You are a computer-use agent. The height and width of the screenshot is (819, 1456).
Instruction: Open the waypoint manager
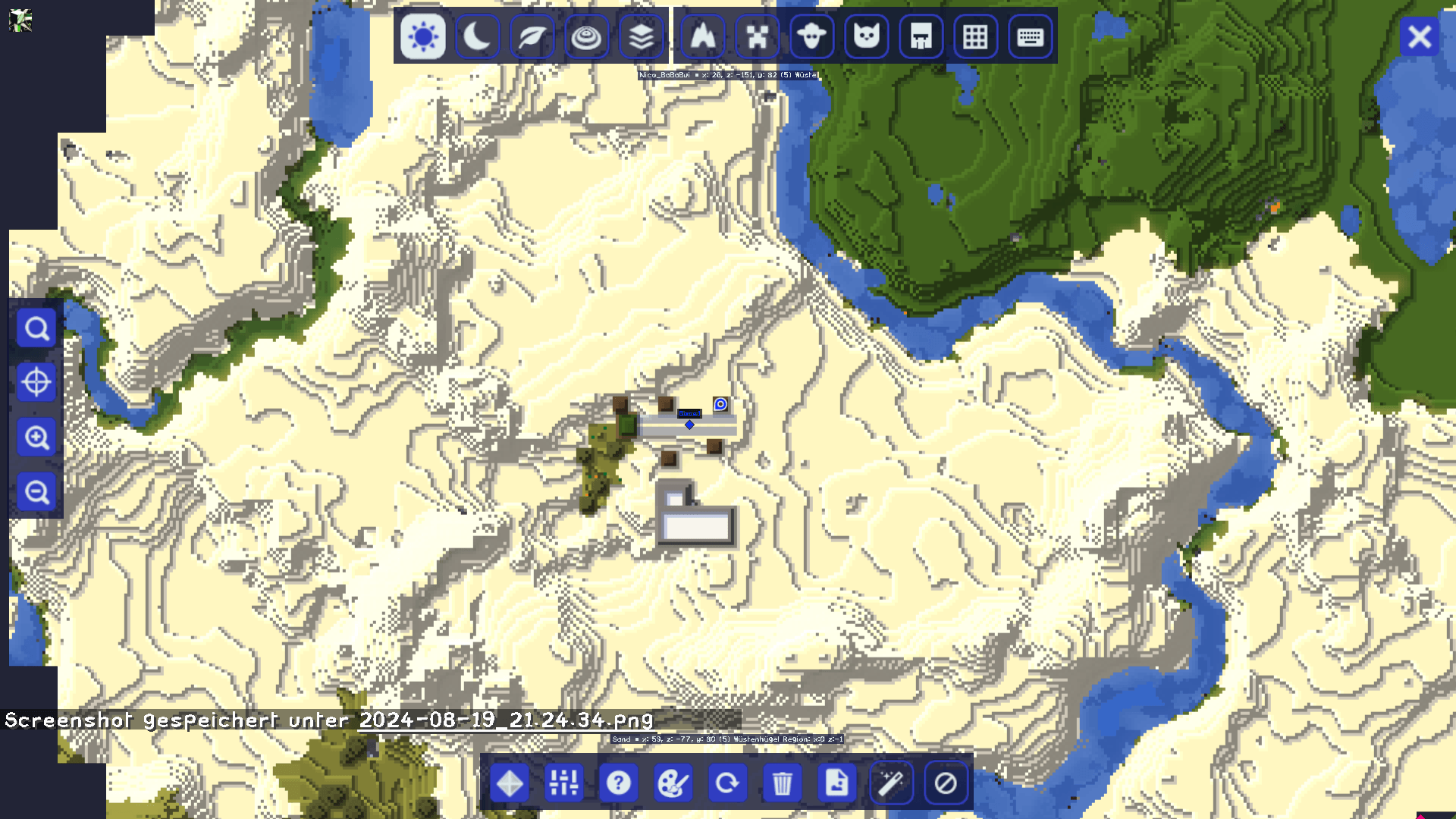click(508, 783)
